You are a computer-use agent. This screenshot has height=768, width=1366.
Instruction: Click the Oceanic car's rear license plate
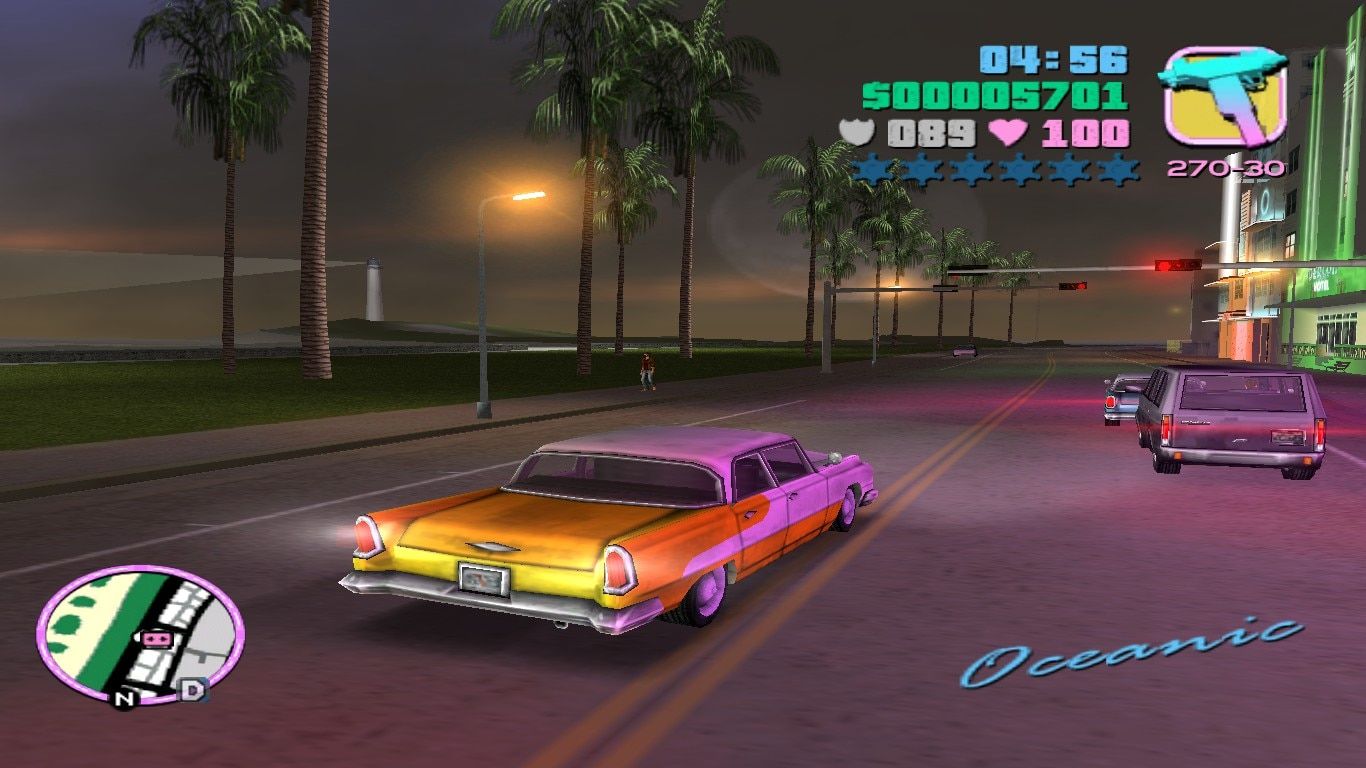click(x=482, y=578)
